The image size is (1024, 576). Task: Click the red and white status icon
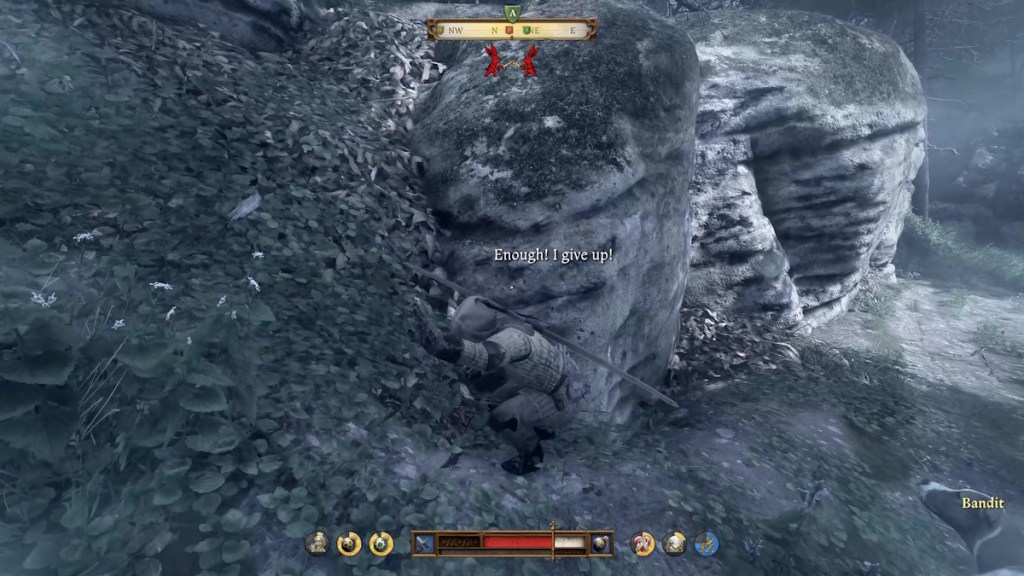click(644, 543)
